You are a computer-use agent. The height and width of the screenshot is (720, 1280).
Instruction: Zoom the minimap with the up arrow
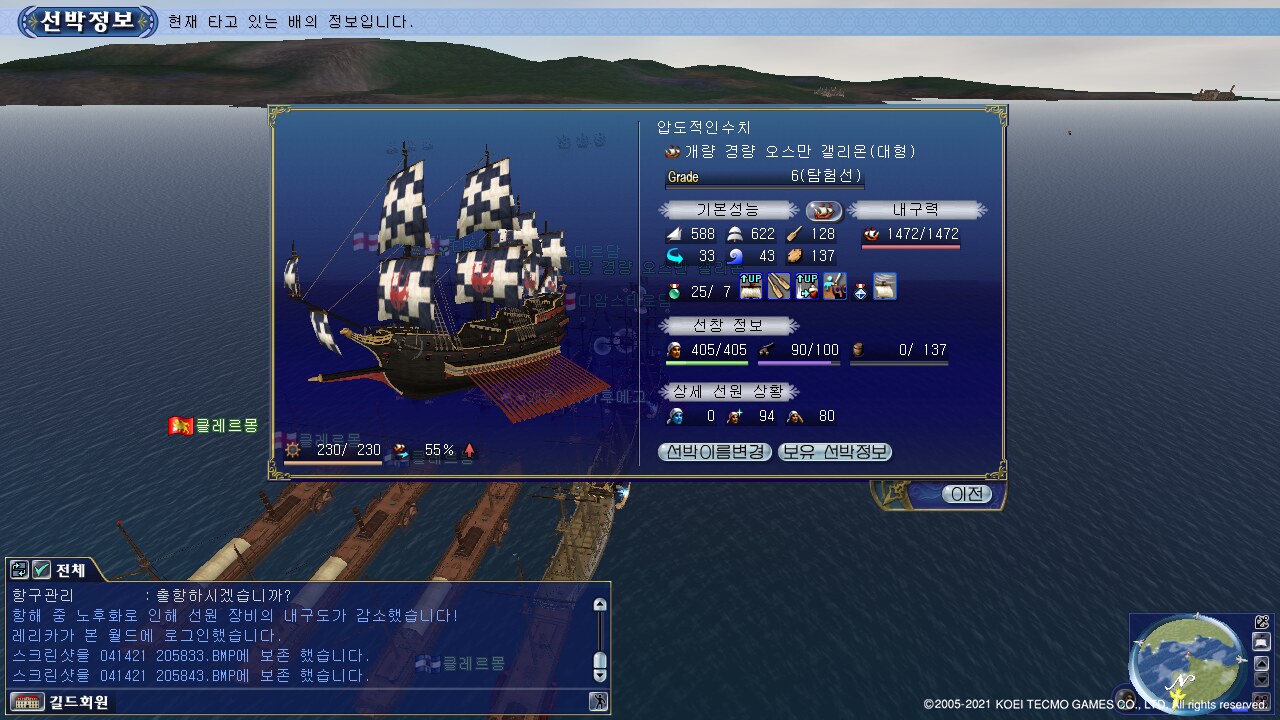1262,663
